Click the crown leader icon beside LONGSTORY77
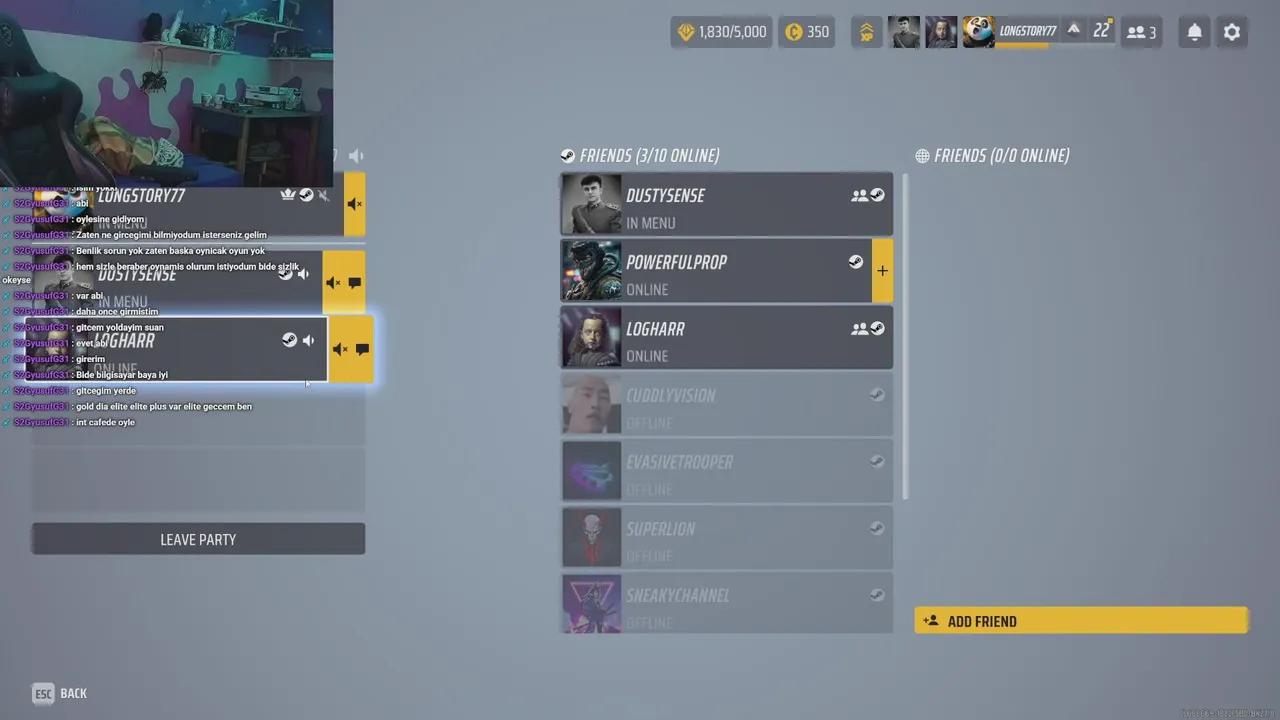This screenshot has height=720, width=1280. (x=287, y=194)
